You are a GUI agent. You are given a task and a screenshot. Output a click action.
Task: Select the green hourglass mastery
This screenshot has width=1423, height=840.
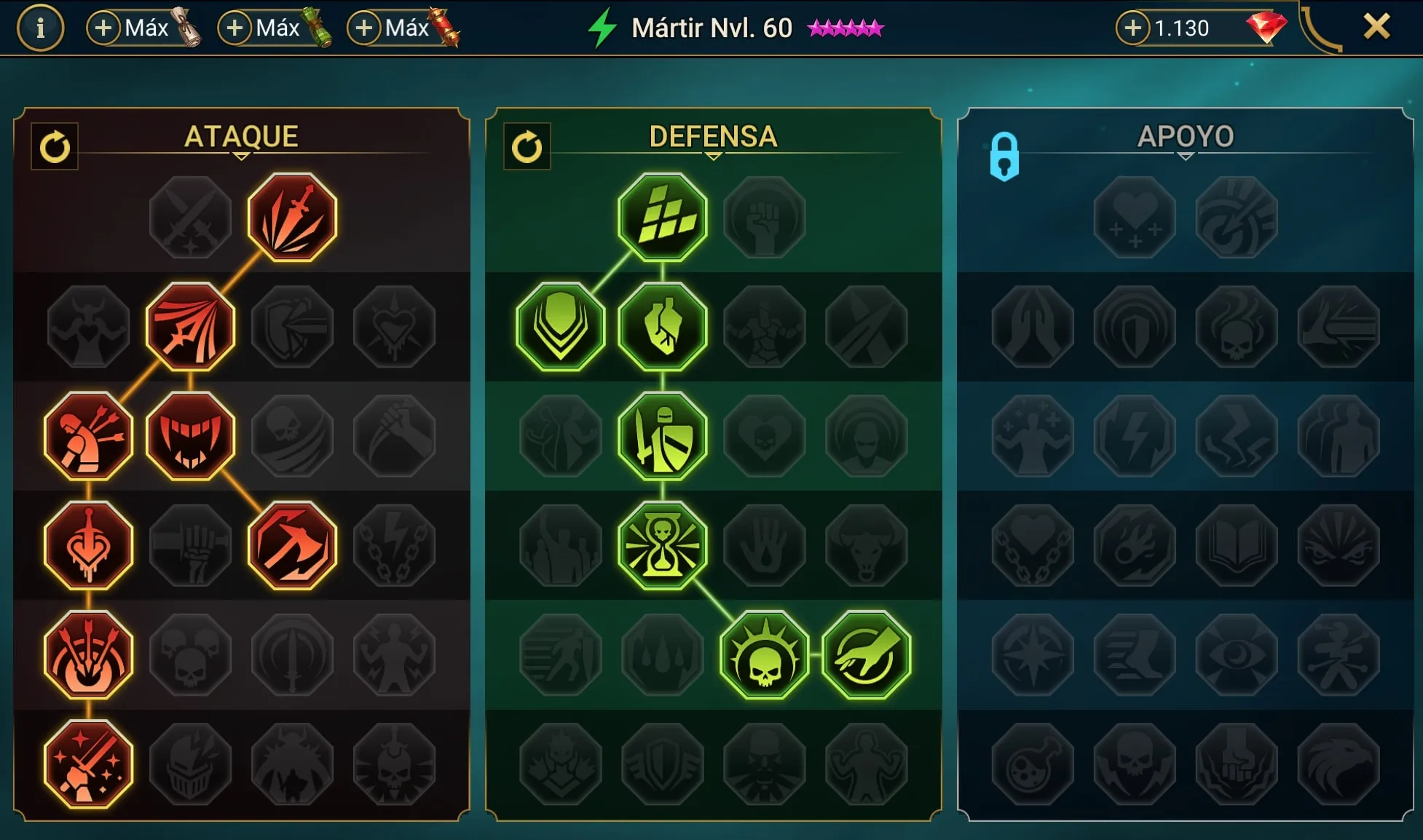click(662, 545)
